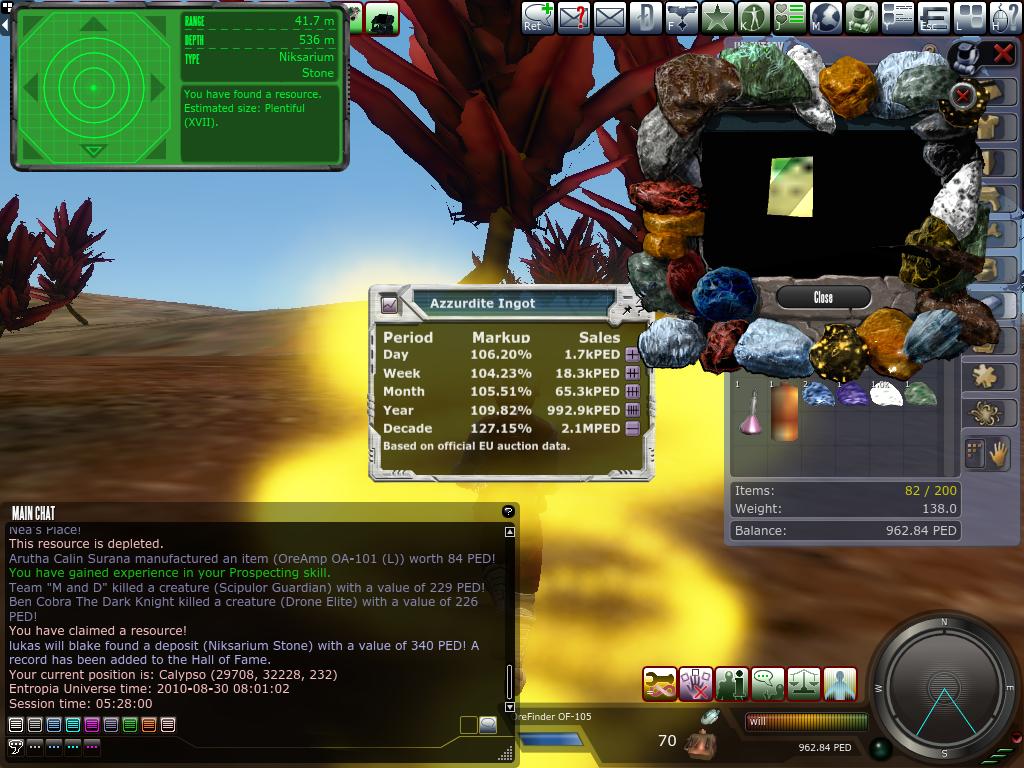Close the rock-framed item info panel
The width and height of the screenshot is (1024, 768).
(823, 297)
